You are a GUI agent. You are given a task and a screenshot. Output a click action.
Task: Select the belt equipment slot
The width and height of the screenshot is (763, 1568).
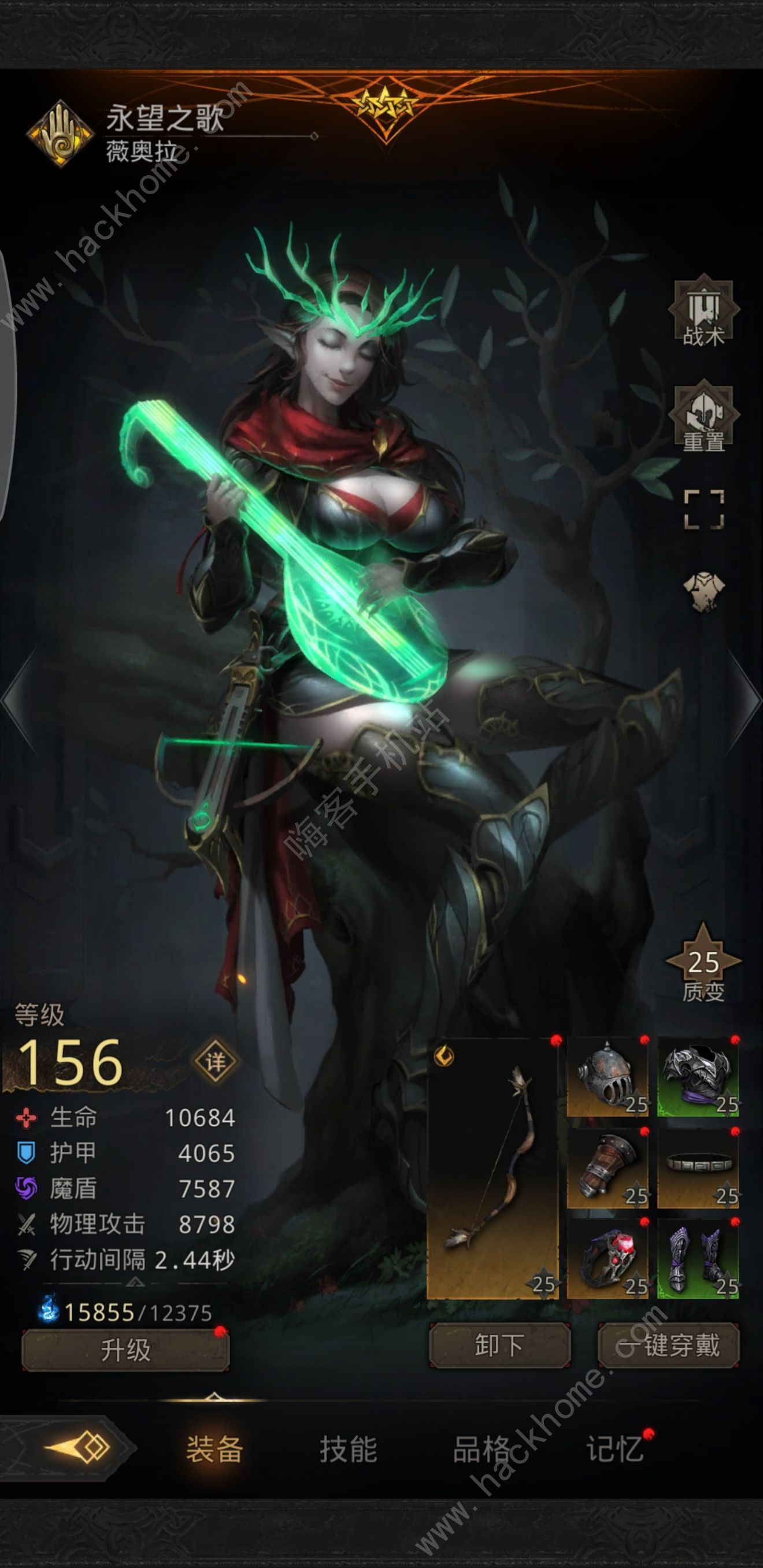point(698,1168)
